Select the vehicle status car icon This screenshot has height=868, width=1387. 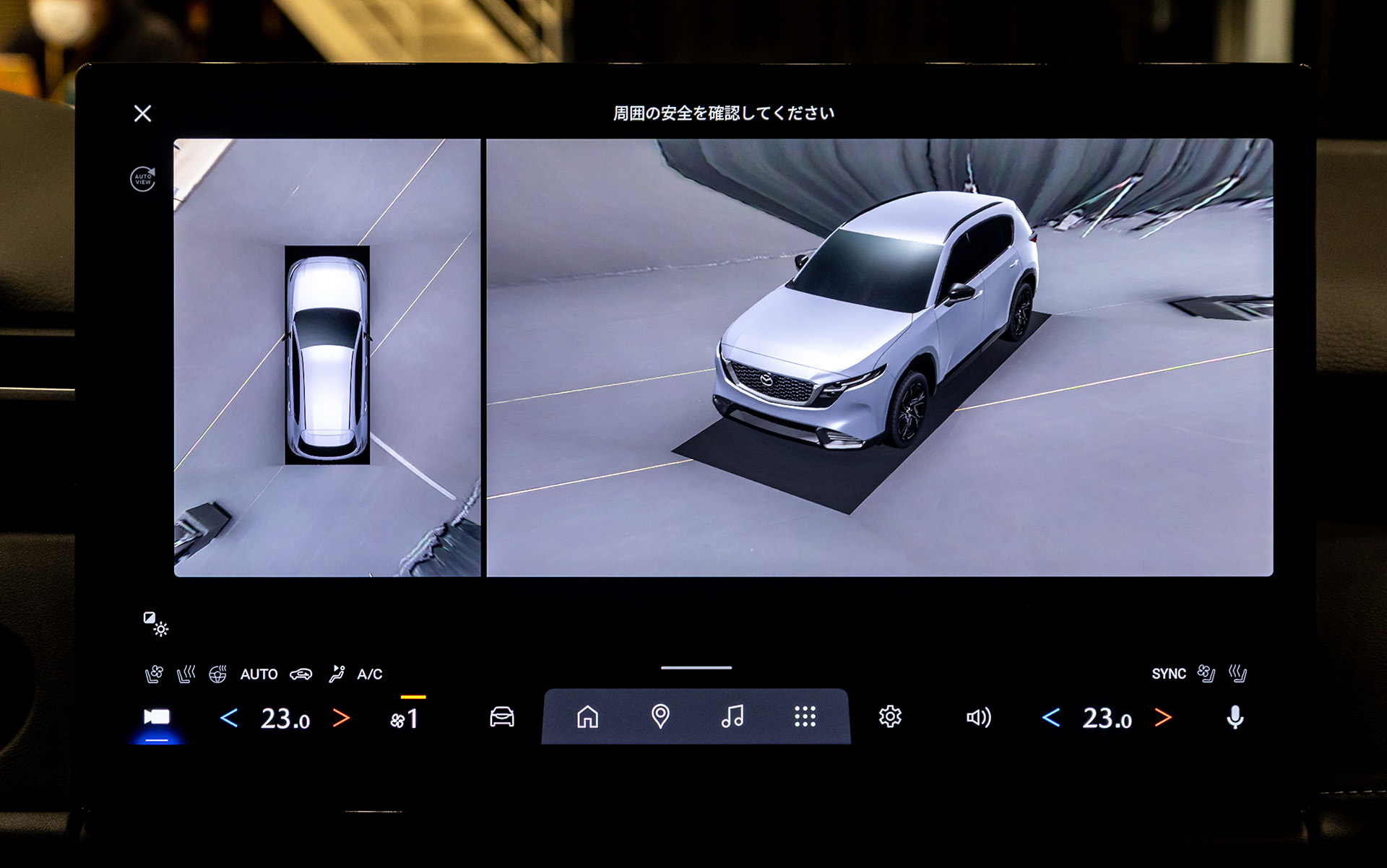tap(503, 717)
